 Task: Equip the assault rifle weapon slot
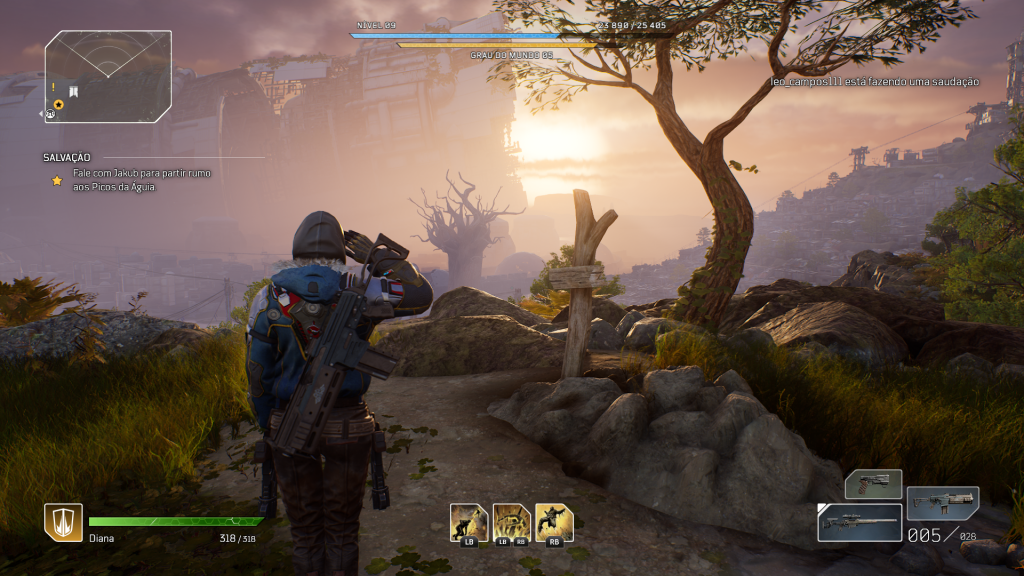click(x=942, y=502)
